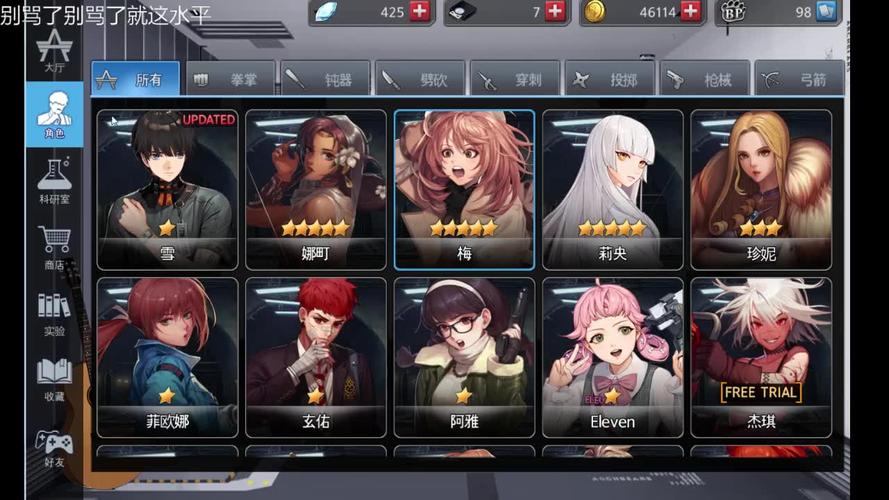Choose the character card 珍妮
The width and height of the screenshot is (889, 500).
pos(761,189)
